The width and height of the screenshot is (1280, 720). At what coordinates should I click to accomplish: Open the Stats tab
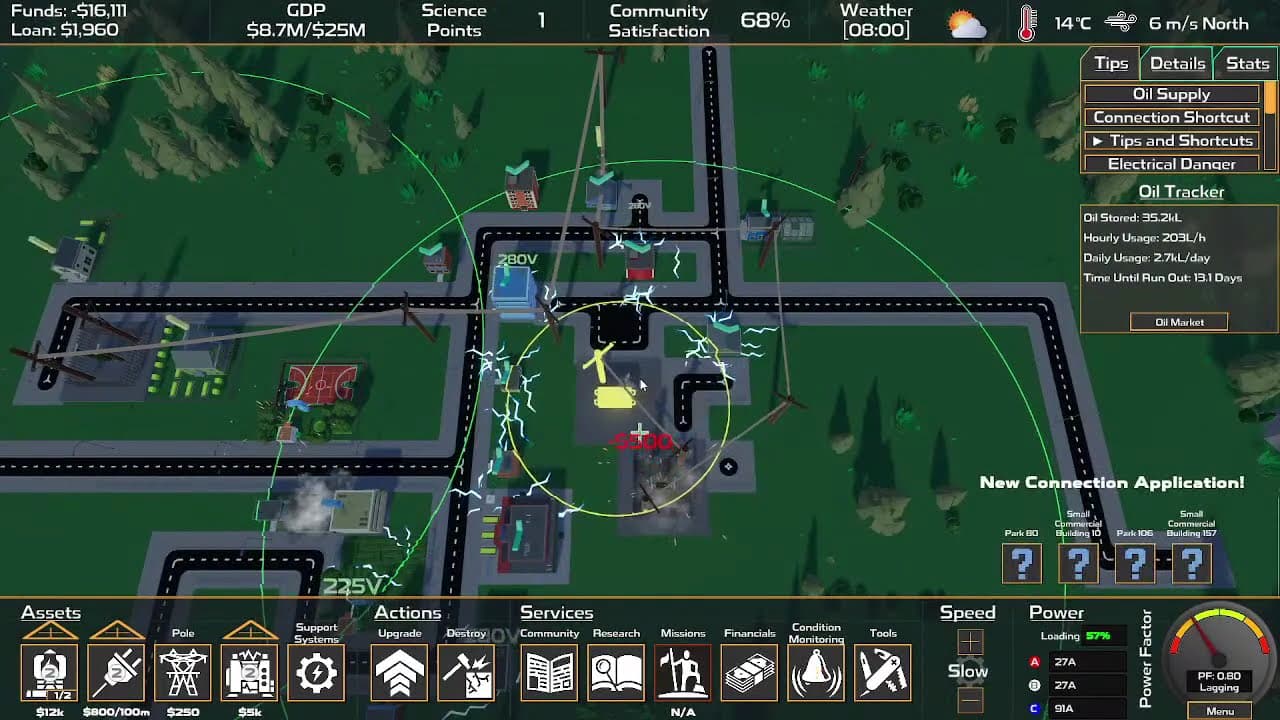point(1247,64)
